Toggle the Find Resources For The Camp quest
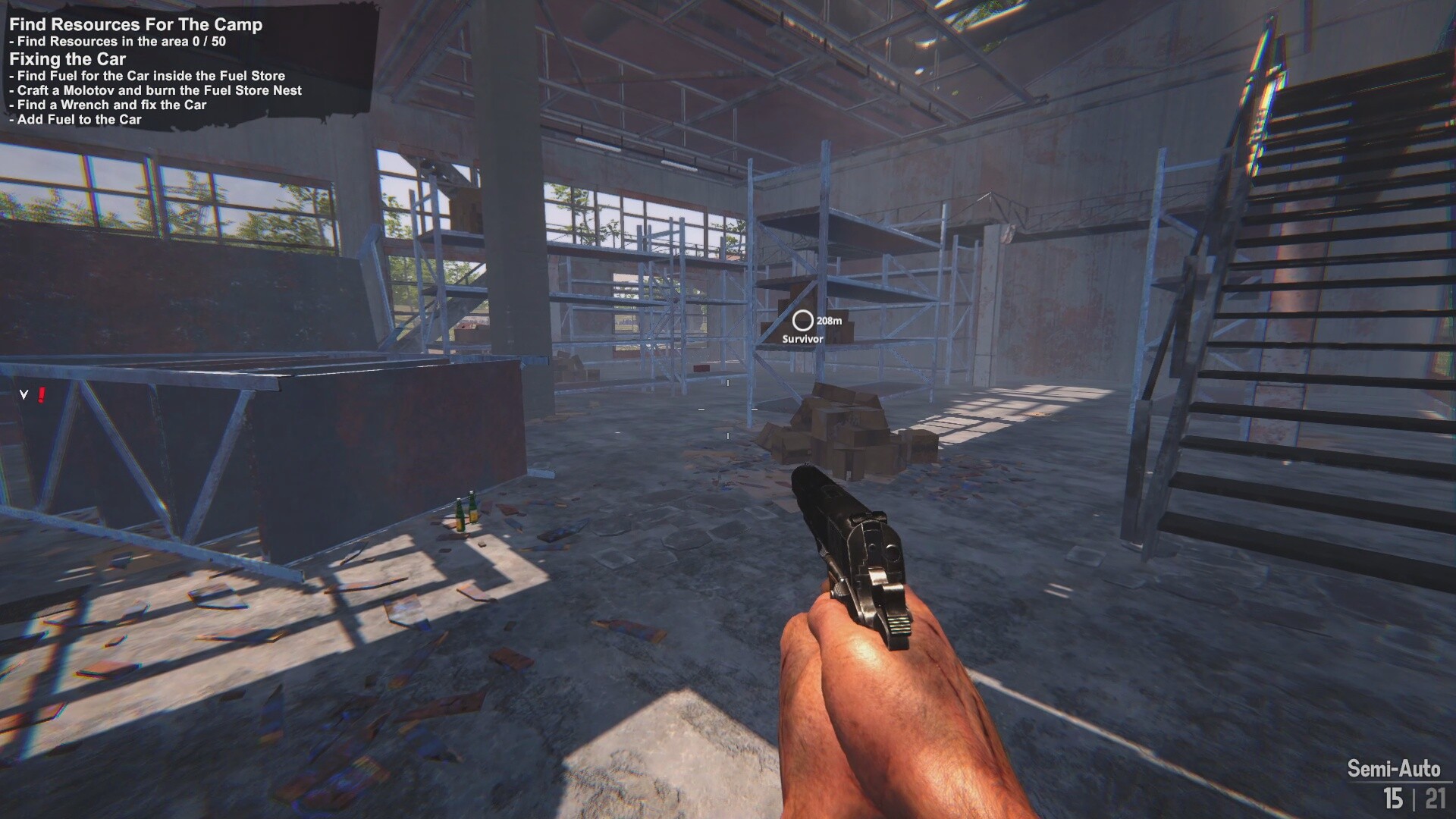The height and width of the screenshot is (819, 1456). (x=136, y=24)
